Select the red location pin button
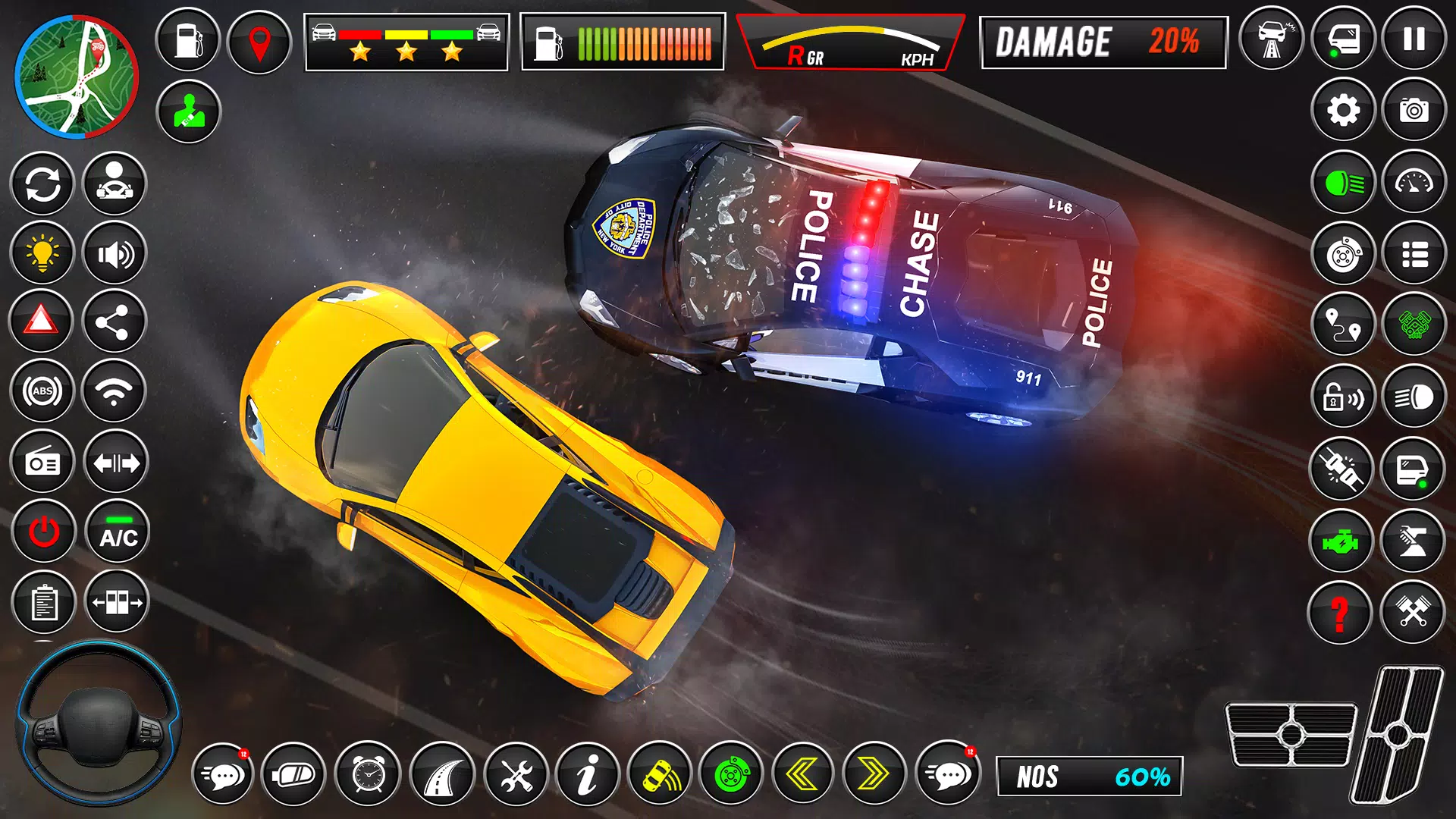 pyautogui.click(x=259, y=42)
